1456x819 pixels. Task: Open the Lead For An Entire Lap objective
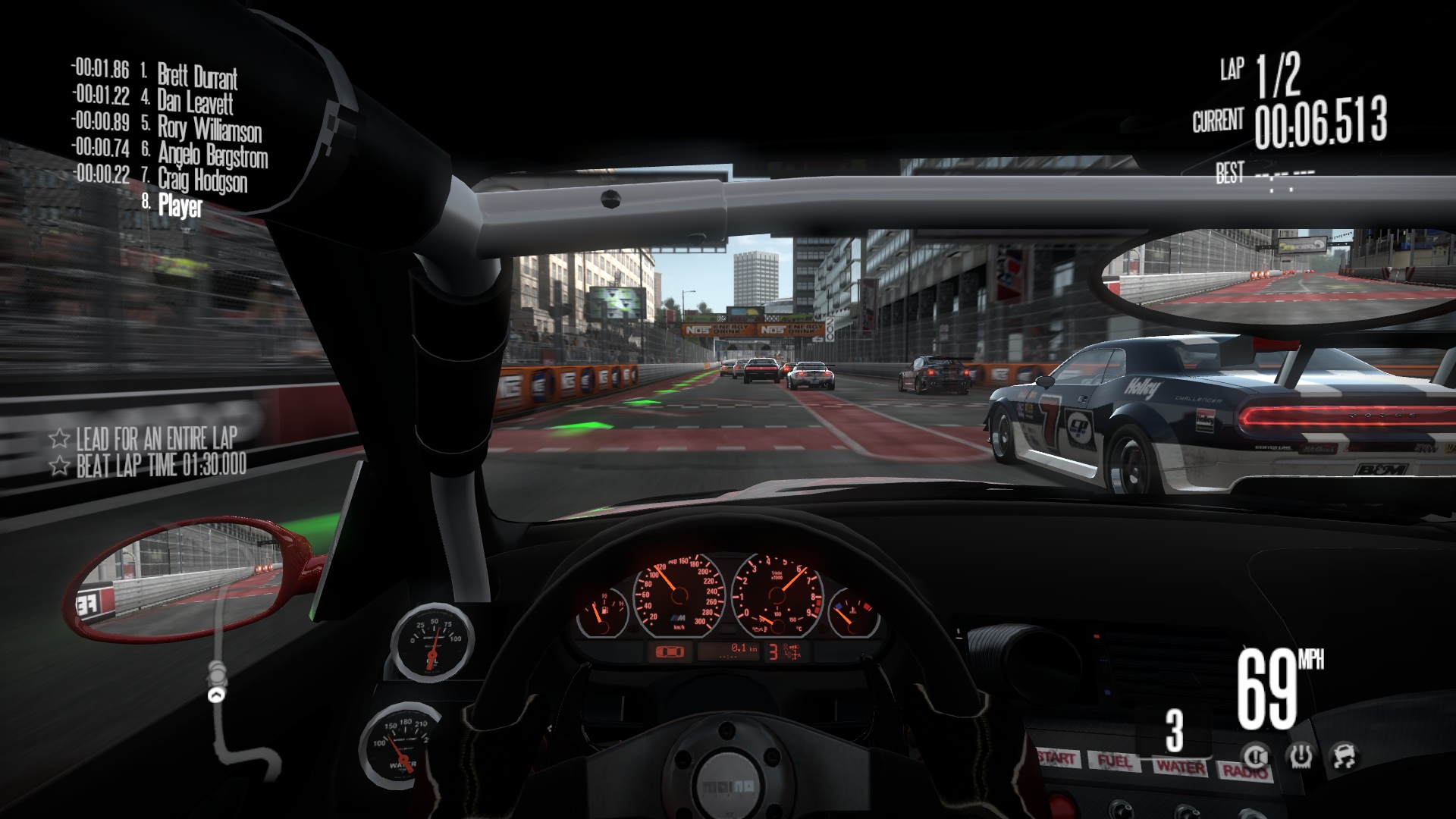[x=156, y=438]
